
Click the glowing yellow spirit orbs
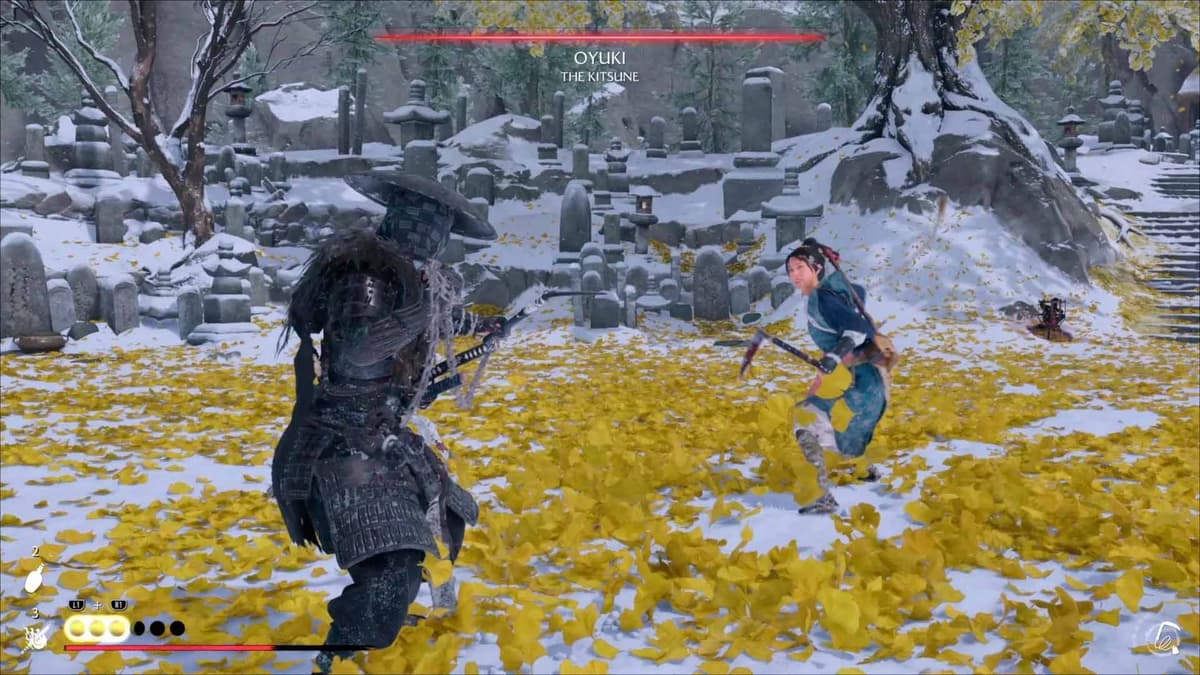pyautogui.click(x=97, y=628)
